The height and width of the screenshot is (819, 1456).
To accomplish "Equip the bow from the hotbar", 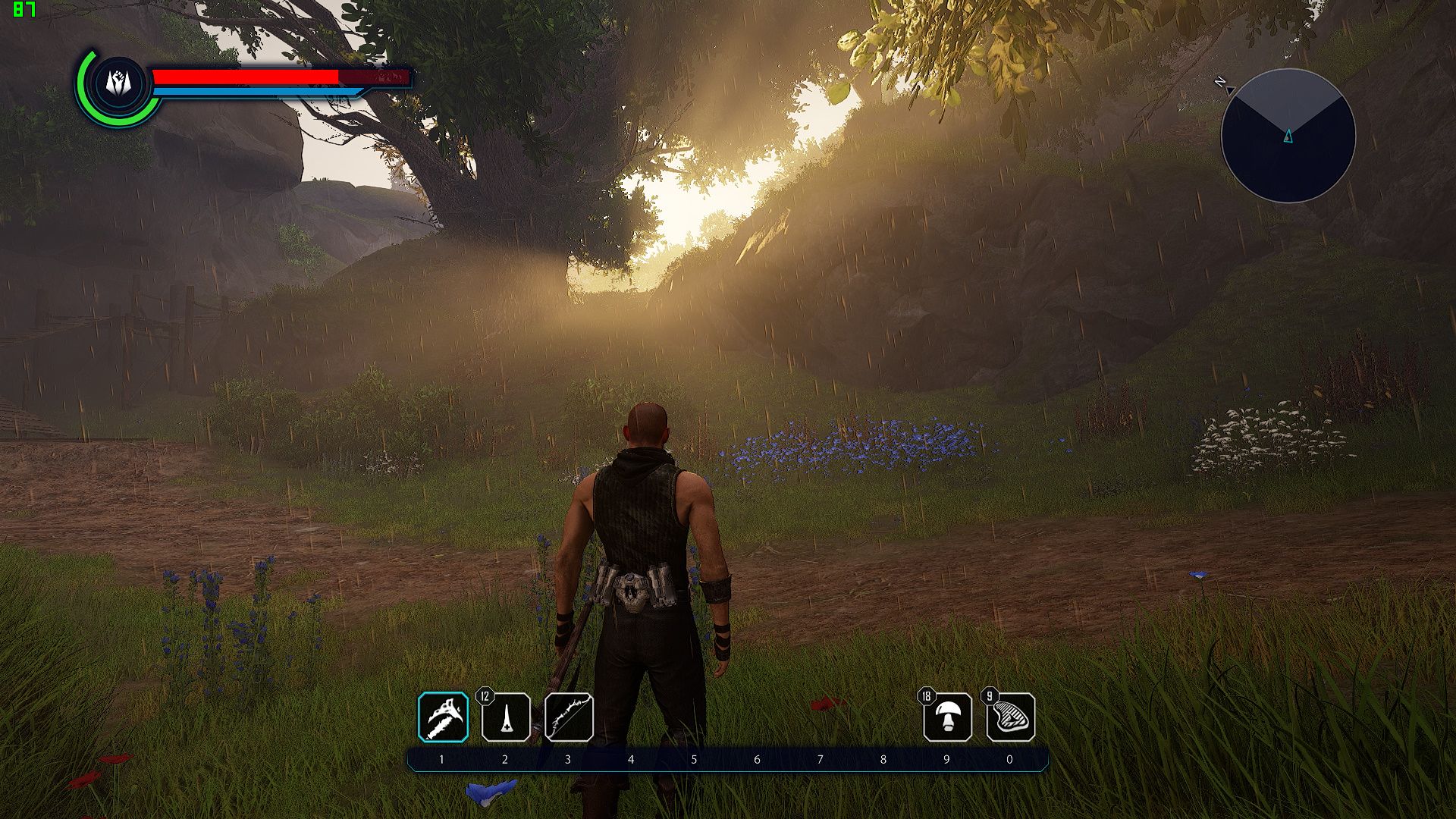I will pyautogui.click(x=569, y=717).
